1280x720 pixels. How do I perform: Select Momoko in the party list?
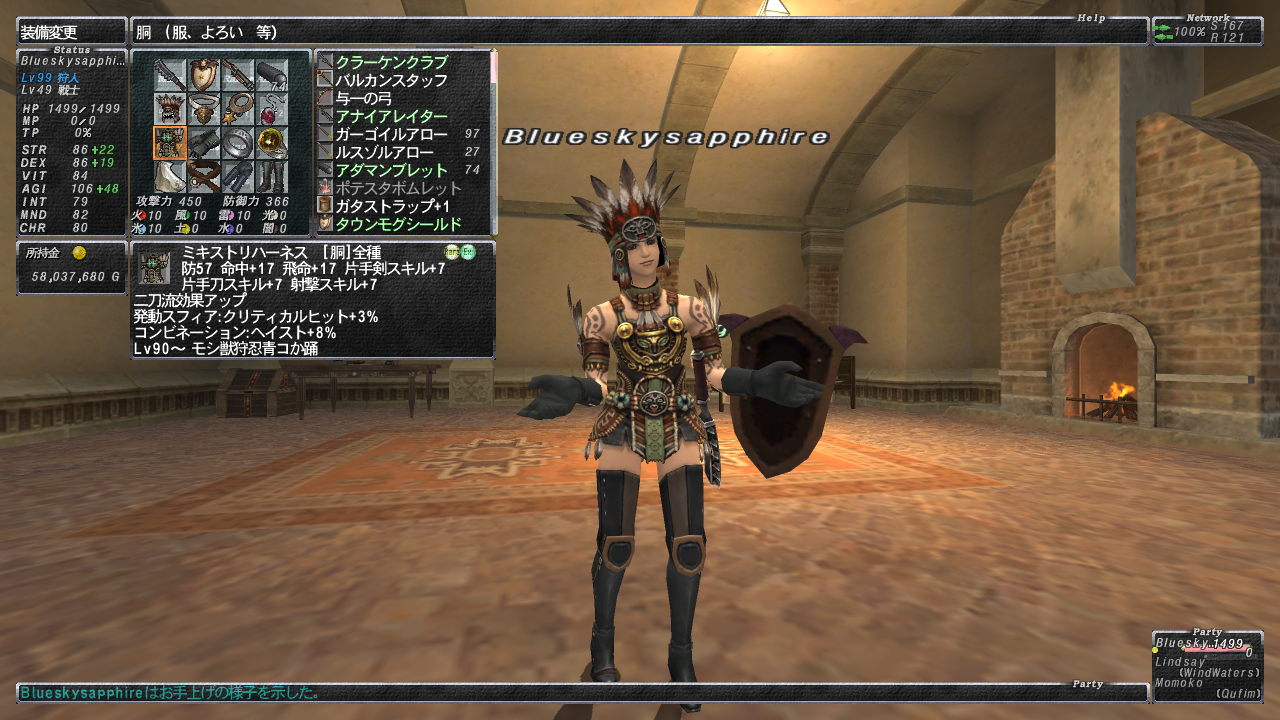(1178, 683)
